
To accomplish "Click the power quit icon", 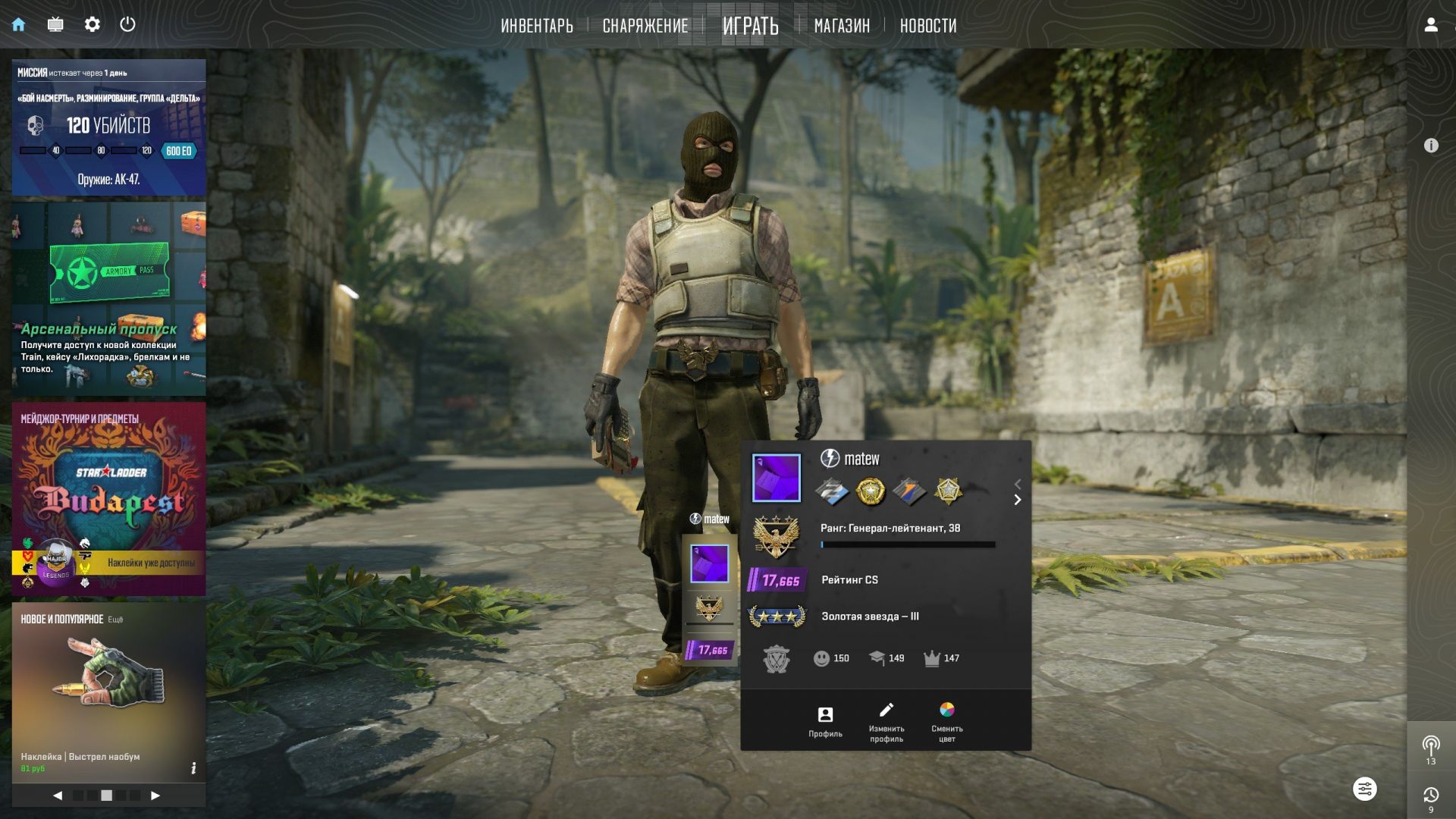I will click(x=127, y=24).
